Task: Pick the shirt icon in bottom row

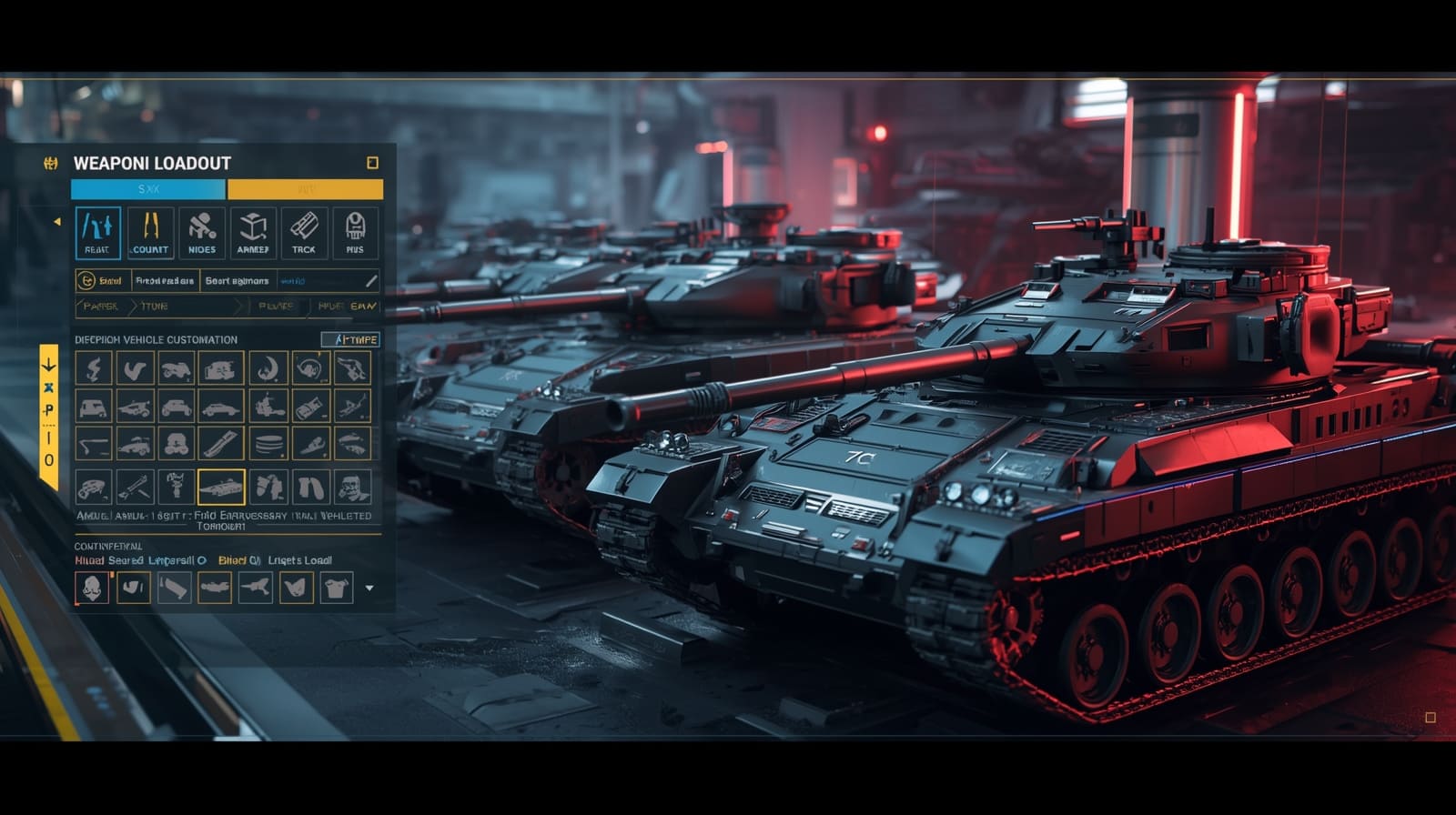Action: coord(337,588)
